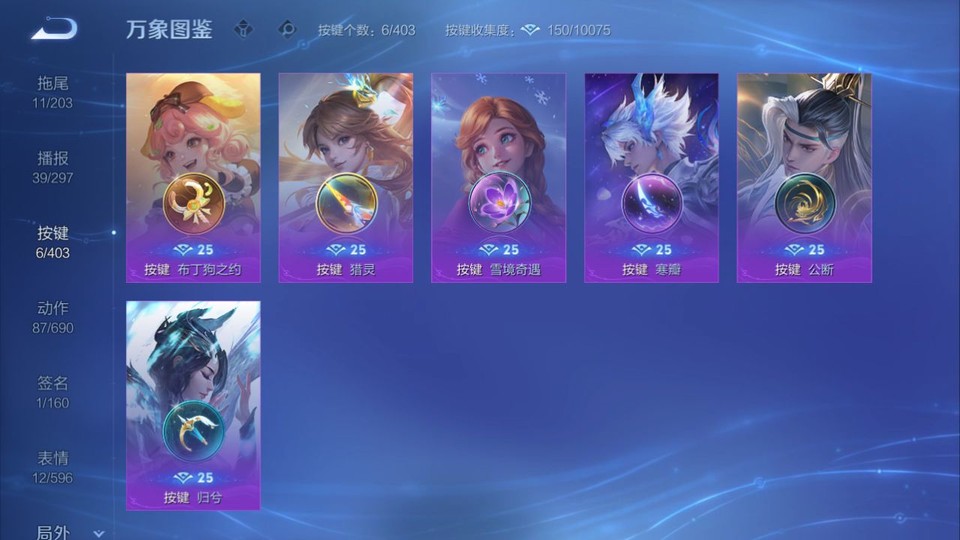Switch to the 动作 tab
This screenshot has height=540, width=960.
(53, 316)
